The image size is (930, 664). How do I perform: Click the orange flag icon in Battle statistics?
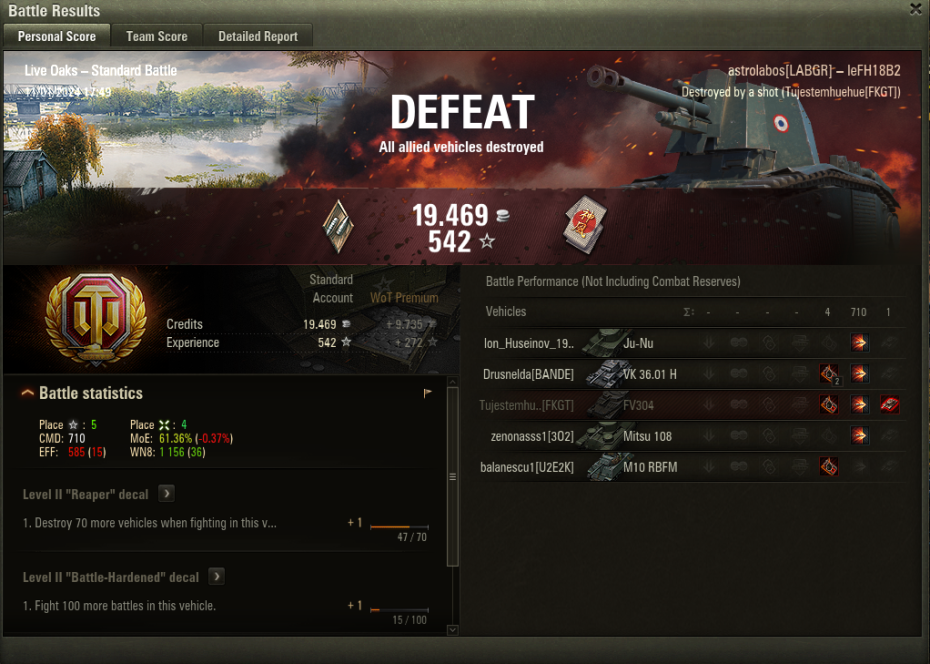(x=428, y=394)
